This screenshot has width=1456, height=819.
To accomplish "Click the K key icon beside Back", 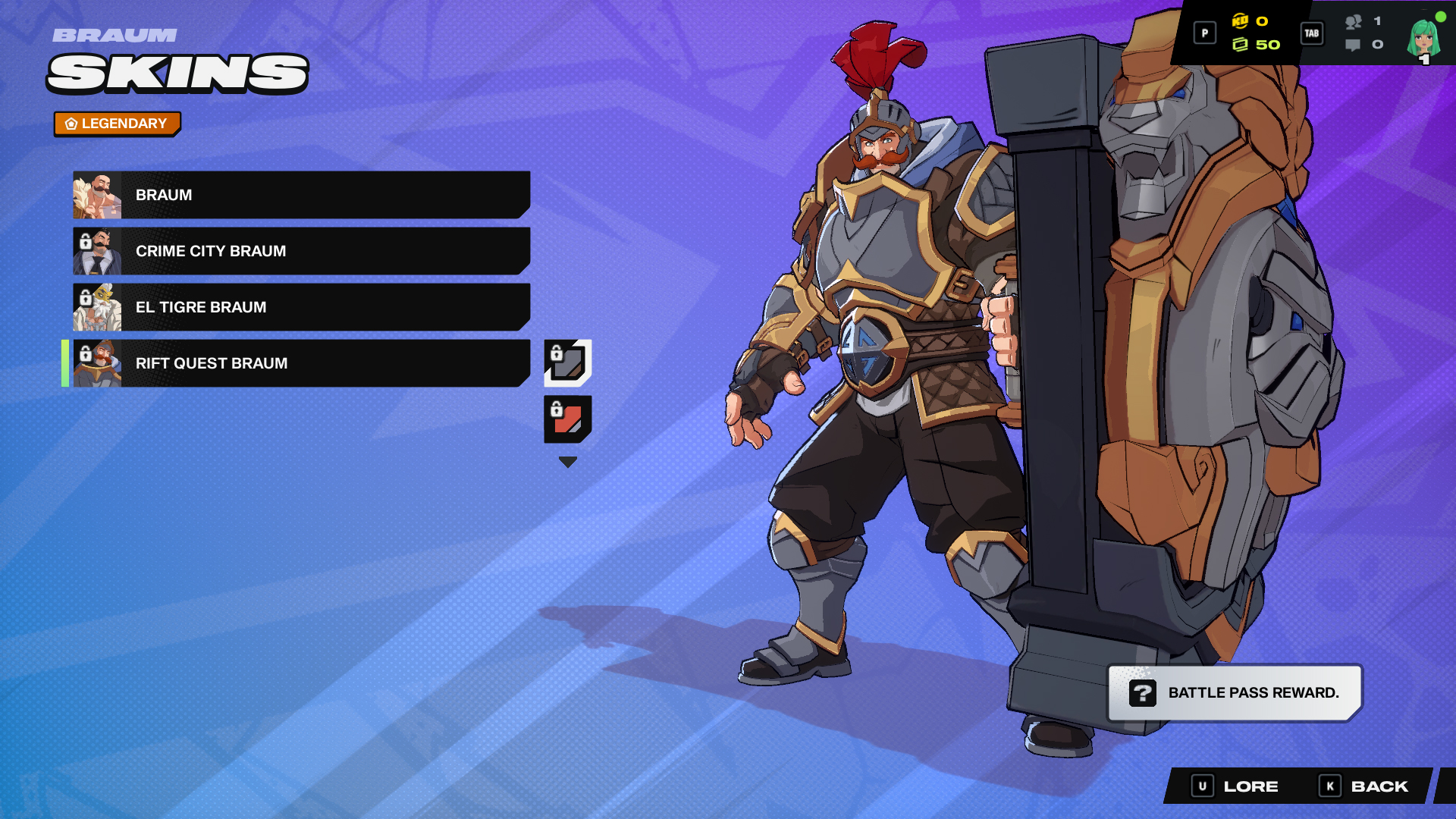I will [1332, 786].
